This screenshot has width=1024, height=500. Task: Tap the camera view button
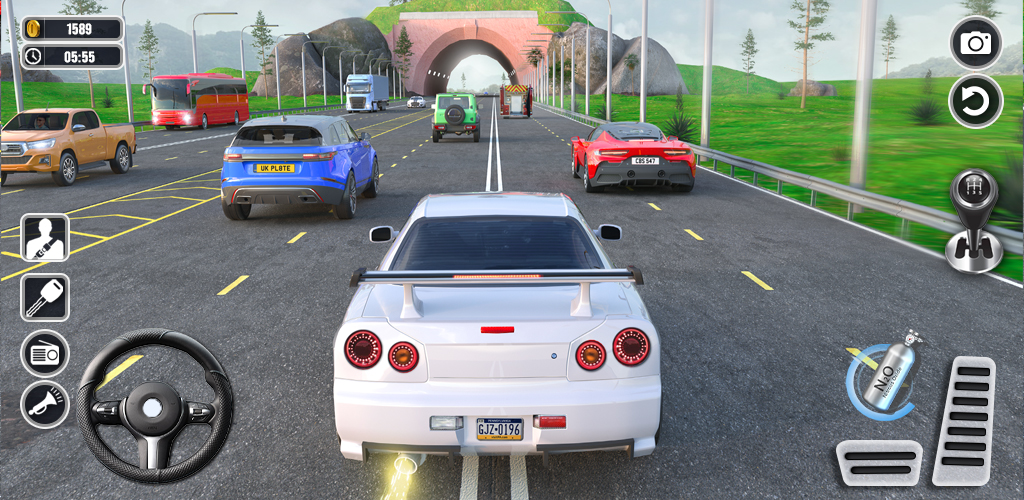[x=975, y=43]
